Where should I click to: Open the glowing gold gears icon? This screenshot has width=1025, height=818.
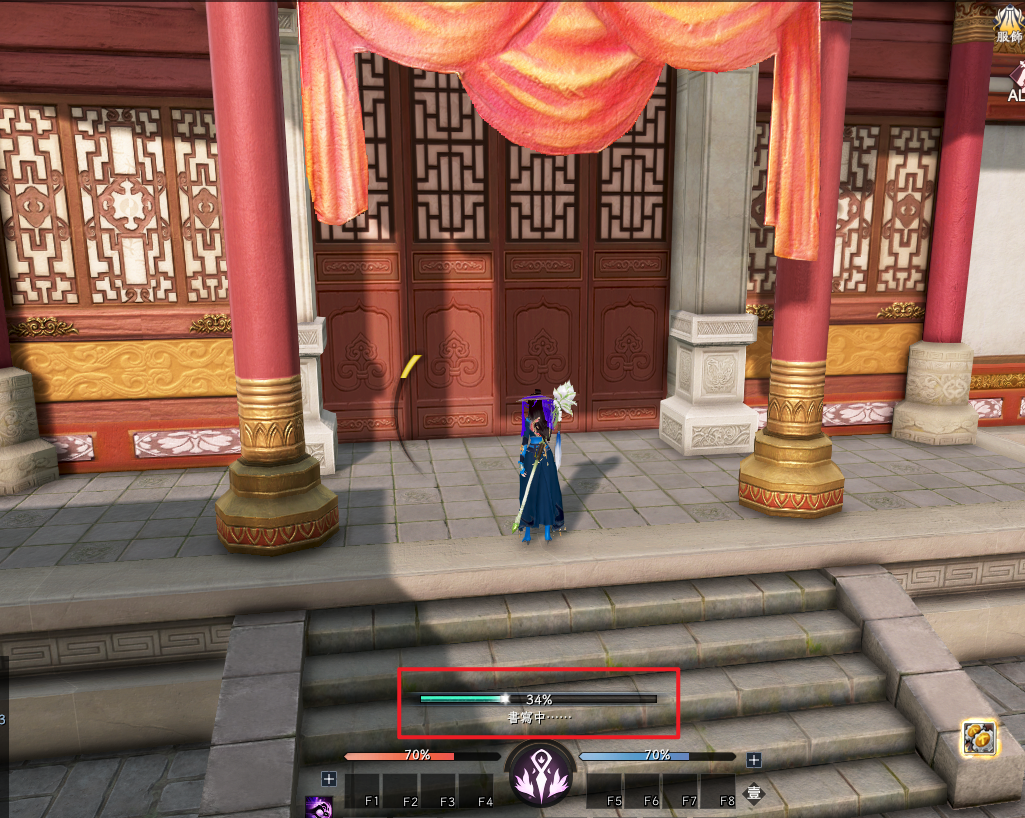click(978, 737)
